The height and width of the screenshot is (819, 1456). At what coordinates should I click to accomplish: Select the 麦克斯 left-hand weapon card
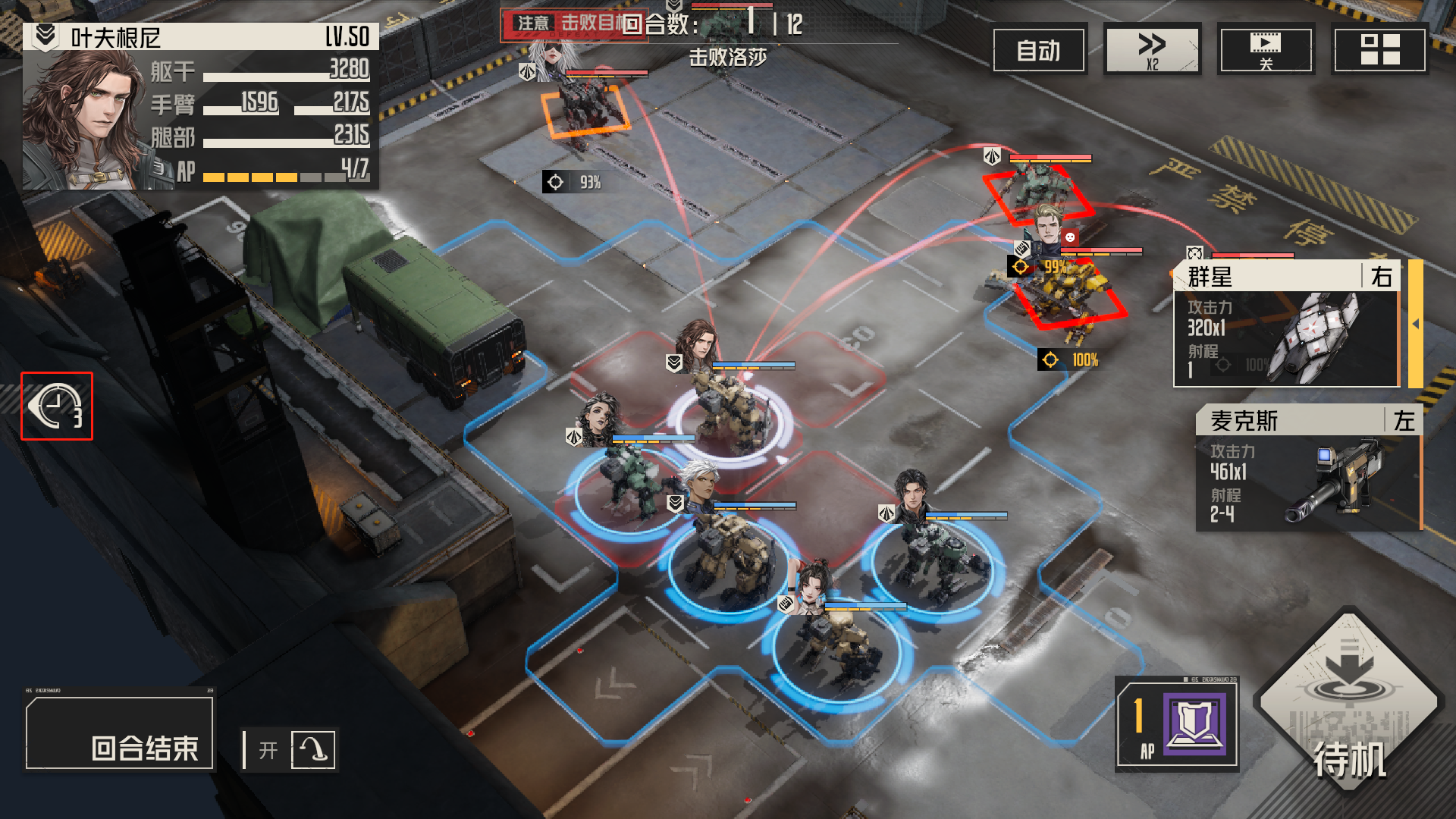tap(1307, 468)
